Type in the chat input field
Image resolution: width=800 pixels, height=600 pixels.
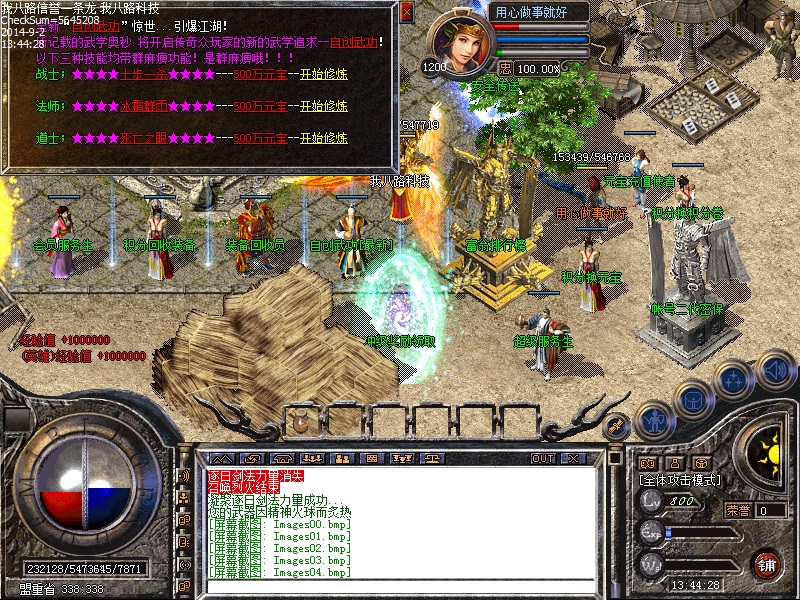(x=400, y=582)
